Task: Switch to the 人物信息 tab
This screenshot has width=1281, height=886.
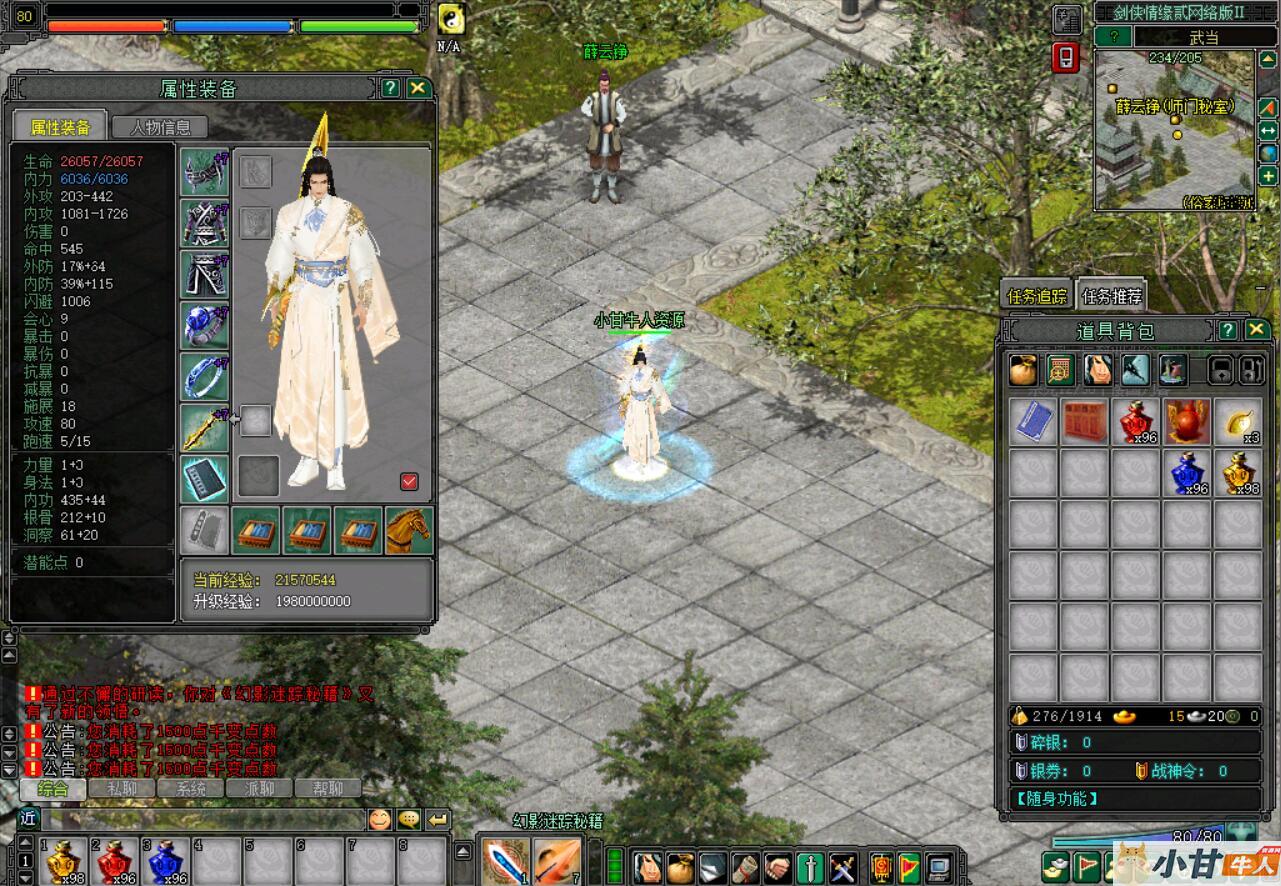Action: pos(159,127)
